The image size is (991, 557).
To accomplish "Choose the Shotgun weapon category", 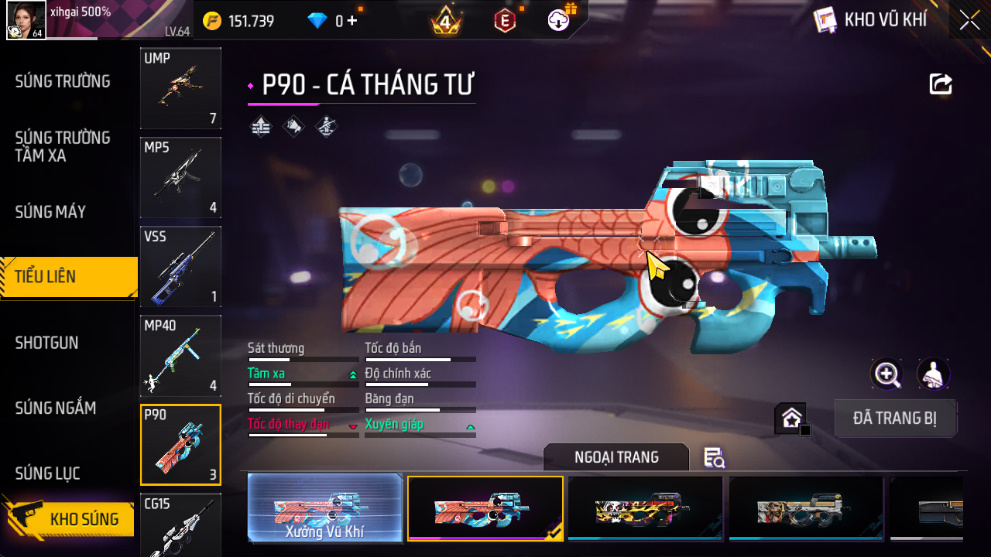I will pyautogui.click(x=46, y=343).
